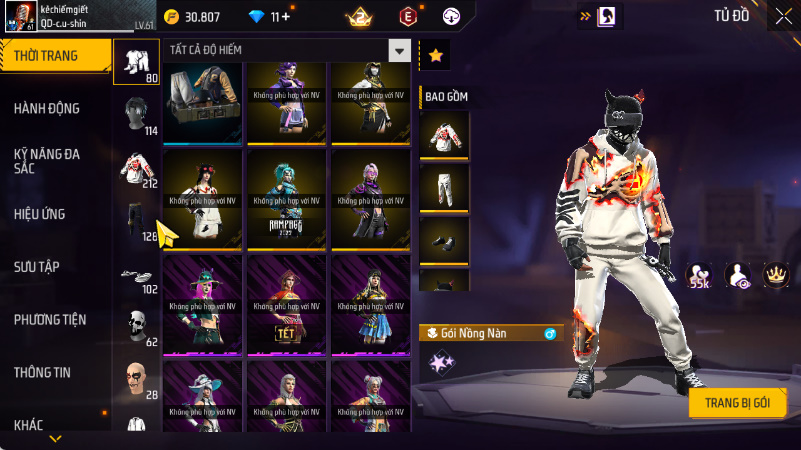
Task: Click the Trang Bị Gói button
Action: pyautogui.click(x=737, y=402)
